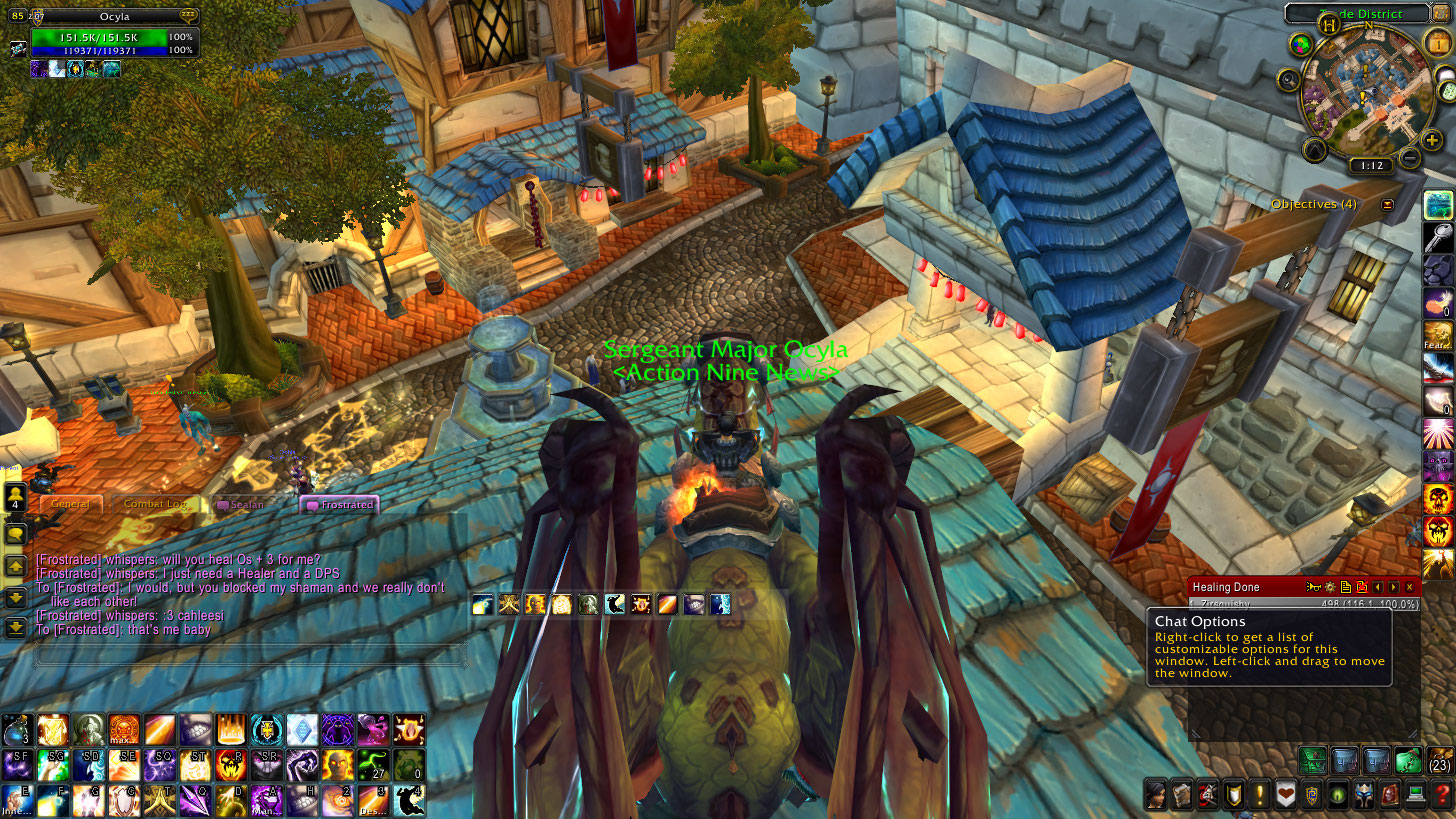1456x819 pixels.
Task: Activate the golden praying hands ability bound to T
Action: (160, 800)
